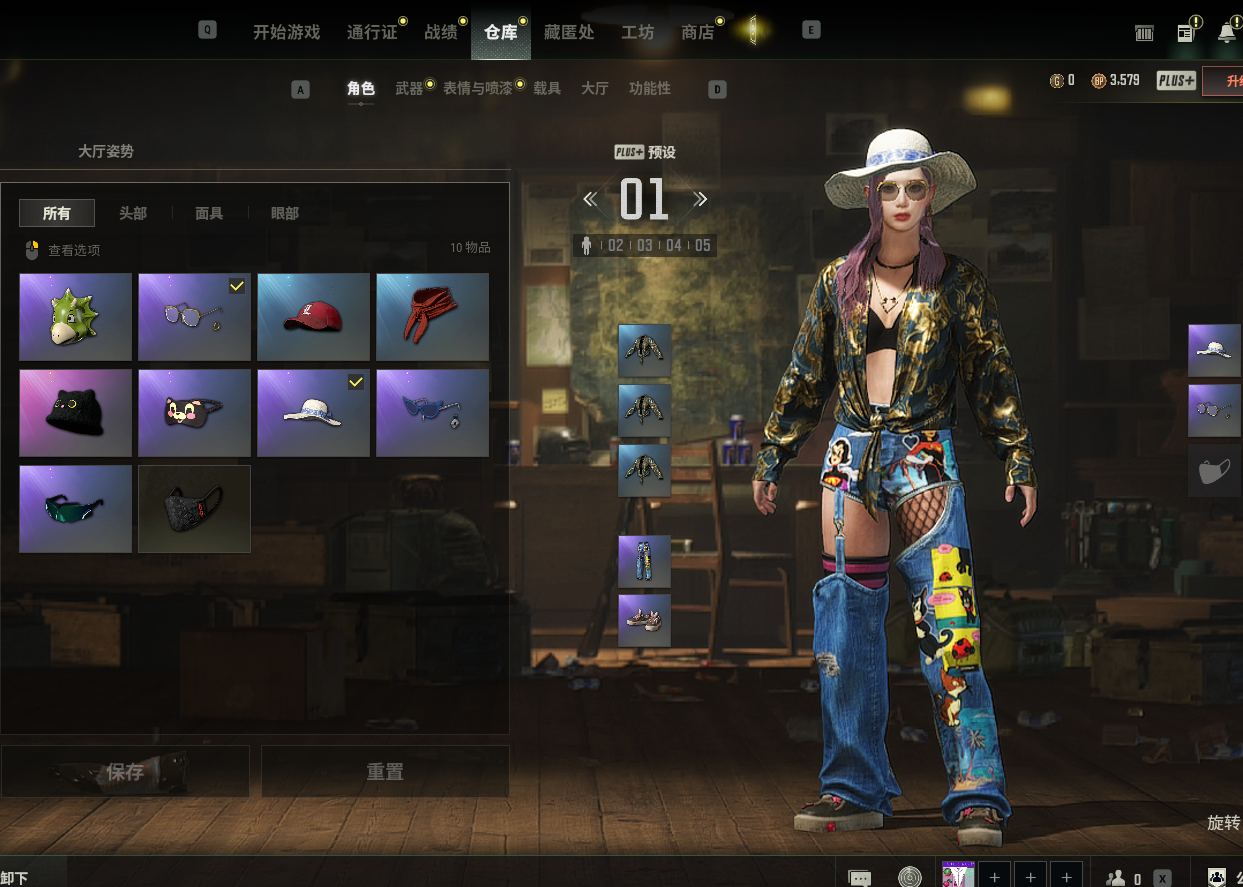The image size is (1243, 887).
Task: Reset outfit with 重置 button
Action: click(385, 772)
